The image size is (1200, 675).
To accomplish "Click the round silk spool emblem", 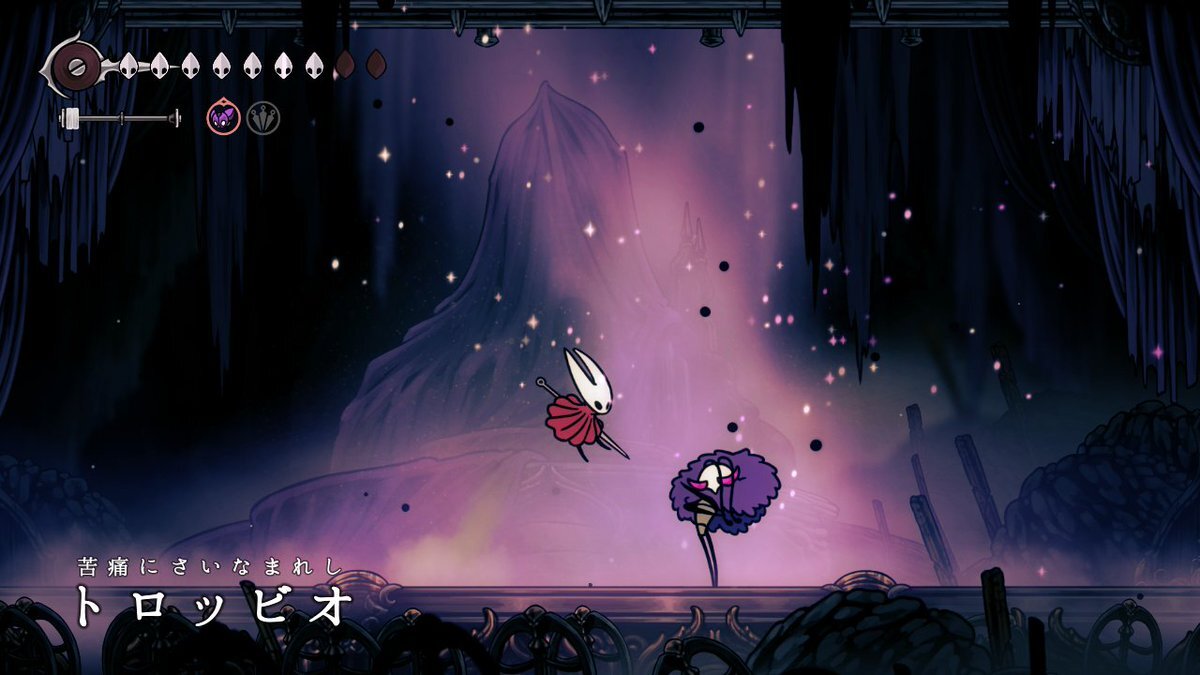I will point(75,67).
